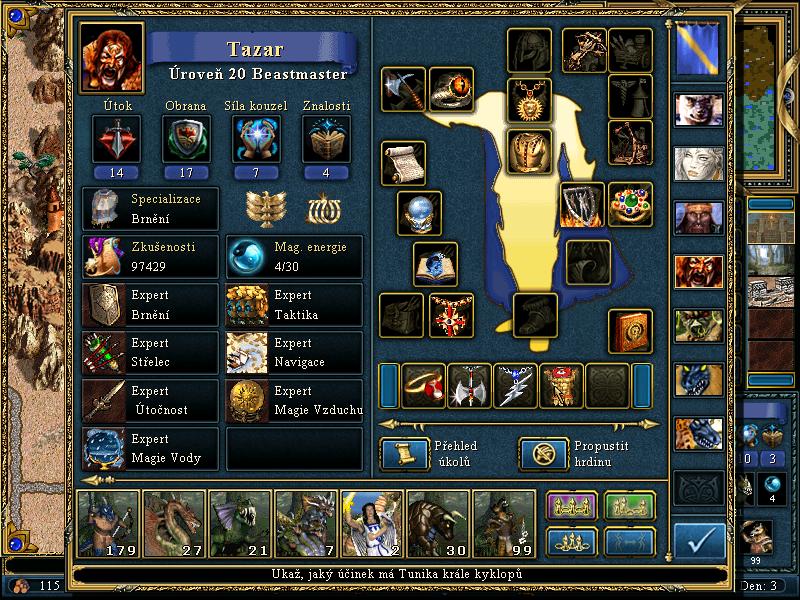This screenshot has height=600, width=800.
Task: Click Tazar's large hero portrait
Action: 110,58
